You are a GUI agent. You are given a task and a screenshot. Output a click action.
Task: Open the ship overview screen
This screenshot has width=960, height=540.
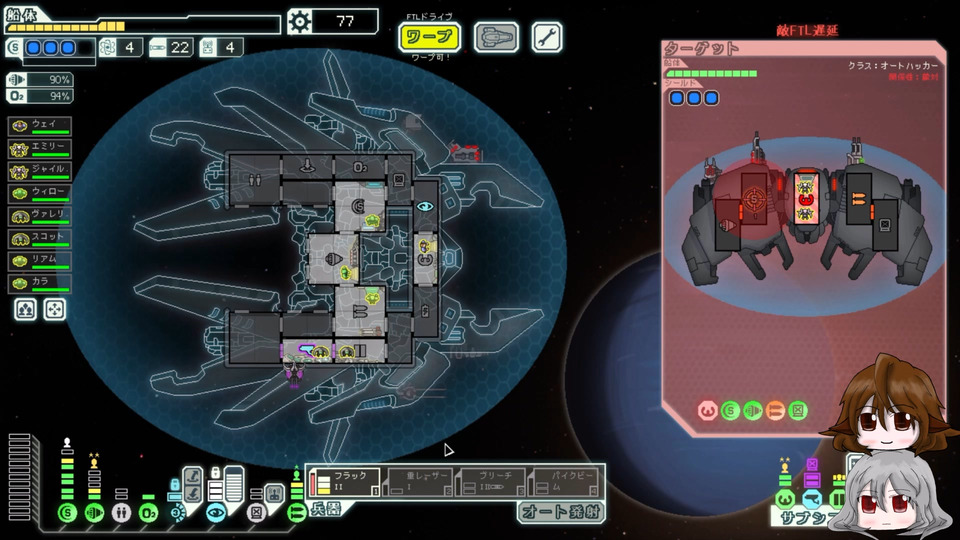coord(495,38)
